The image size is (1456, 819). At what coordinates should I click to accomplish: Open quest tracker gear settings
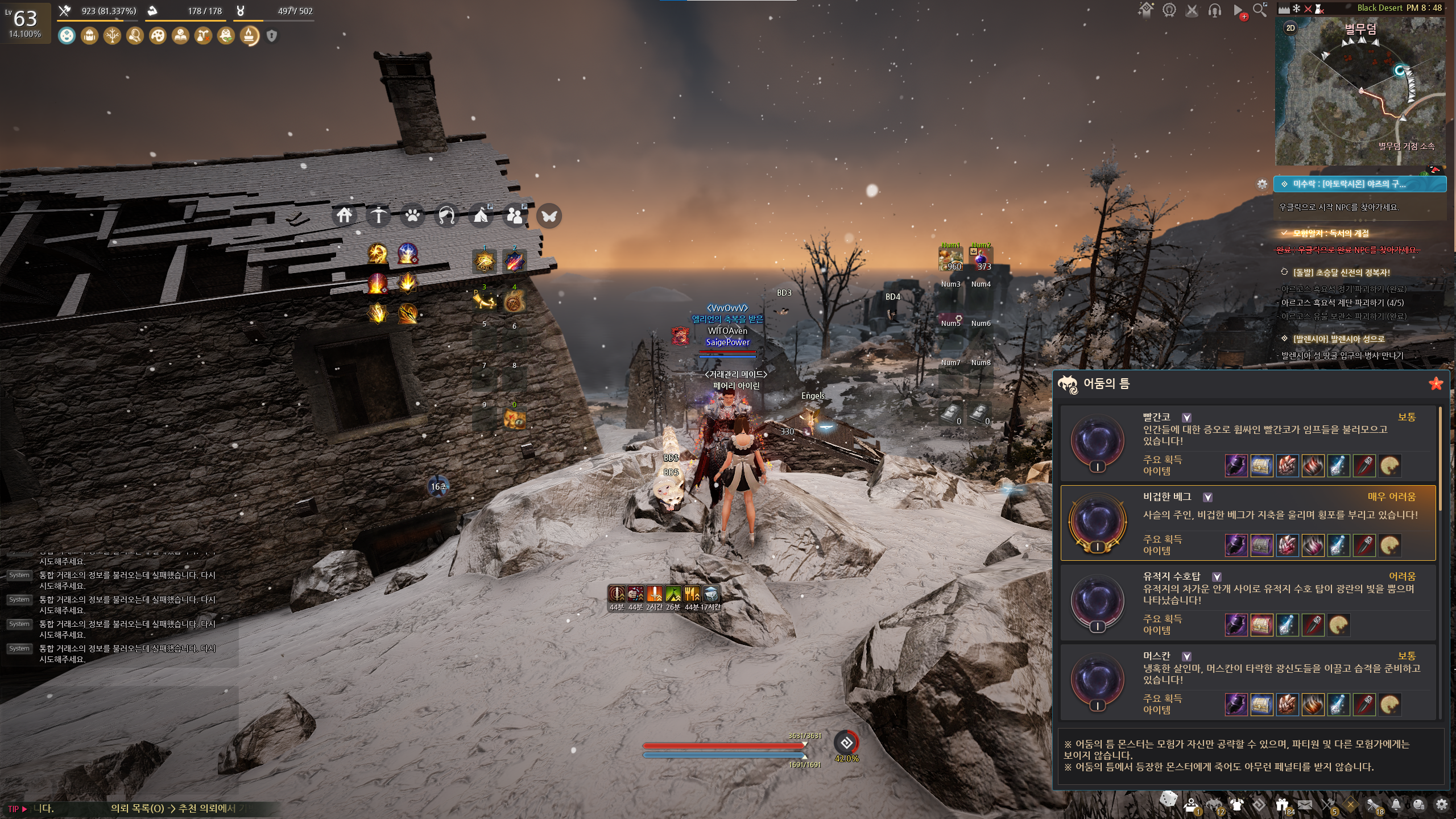[x=1262, y=184]
